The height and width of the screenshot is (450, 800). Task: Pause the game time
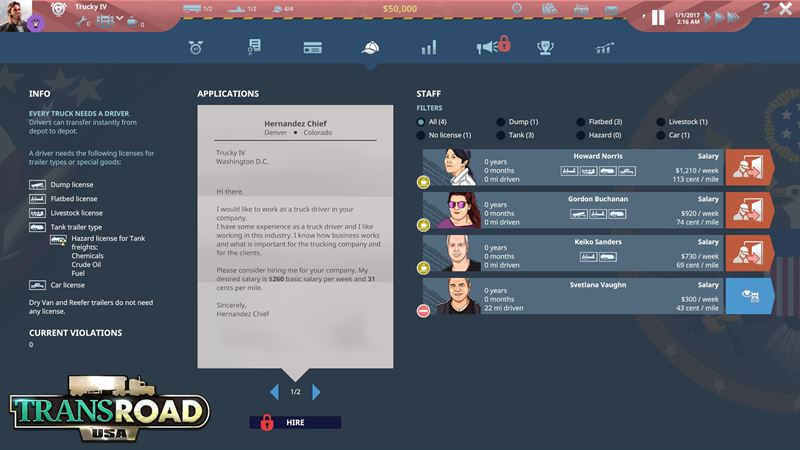[658, 17]
